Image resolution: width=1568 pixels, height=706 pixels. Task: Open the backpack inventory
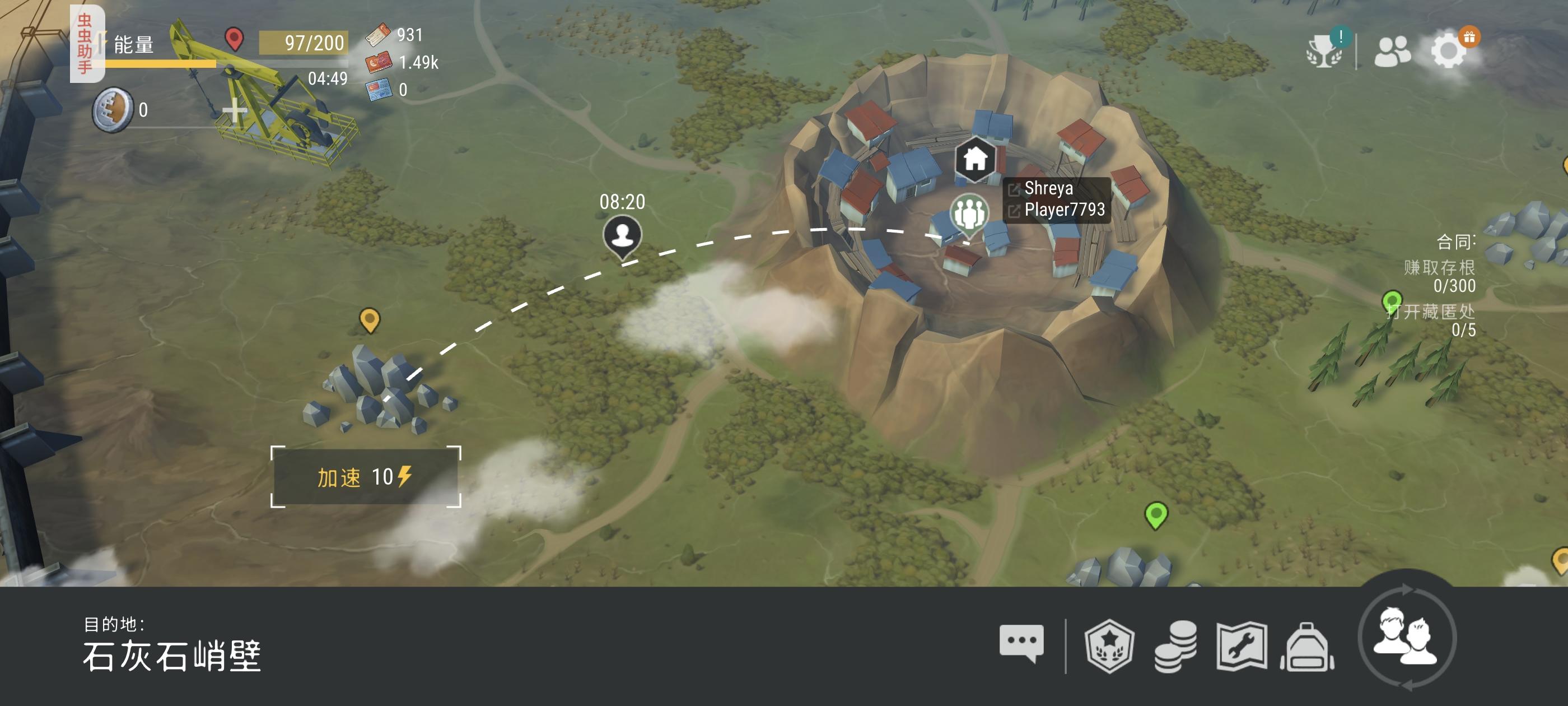(x=1307, y=647)
